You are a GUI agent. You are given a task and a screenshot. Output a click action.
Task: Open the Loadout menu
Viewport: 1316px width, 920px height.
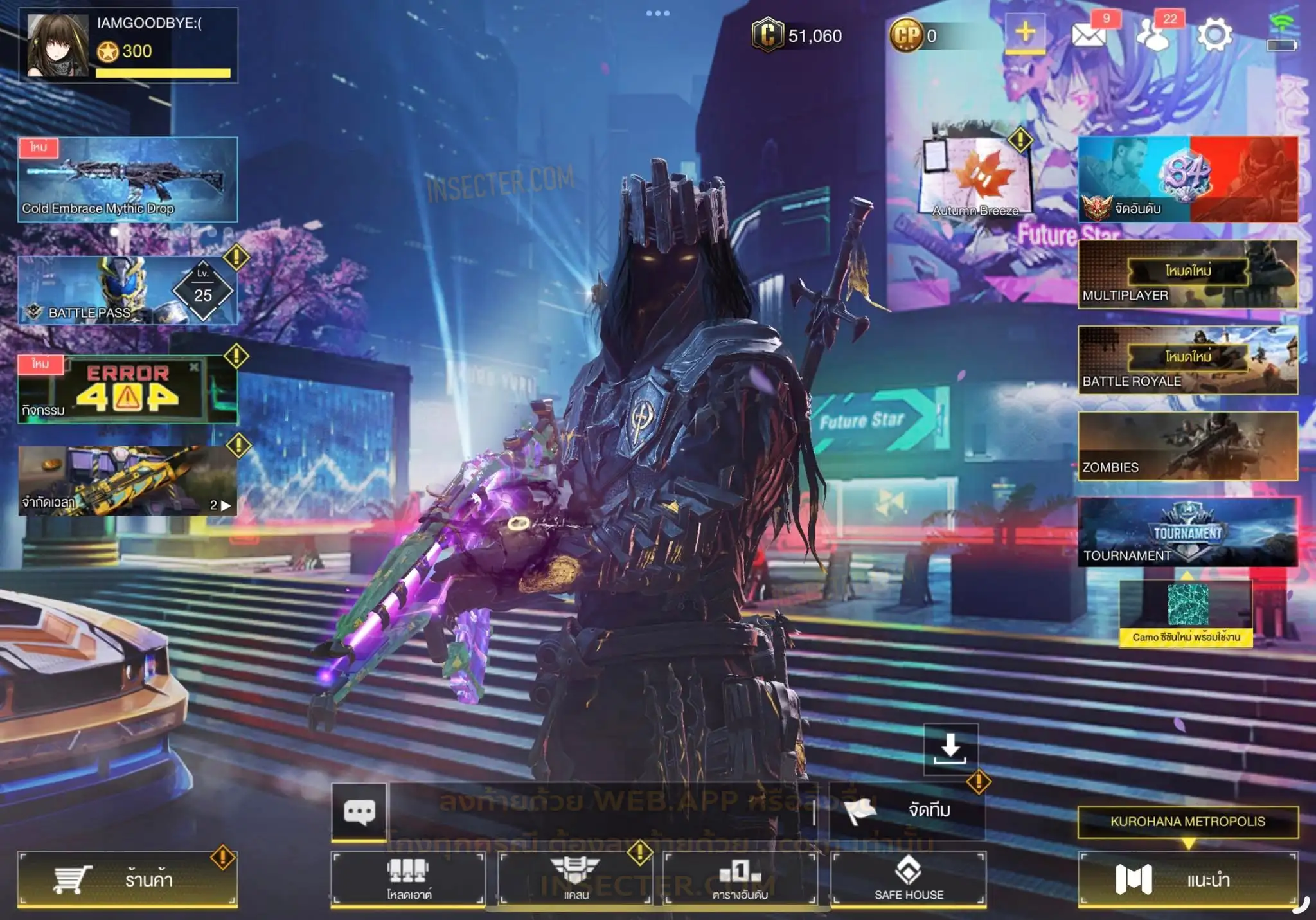click(x=408, y=879)
